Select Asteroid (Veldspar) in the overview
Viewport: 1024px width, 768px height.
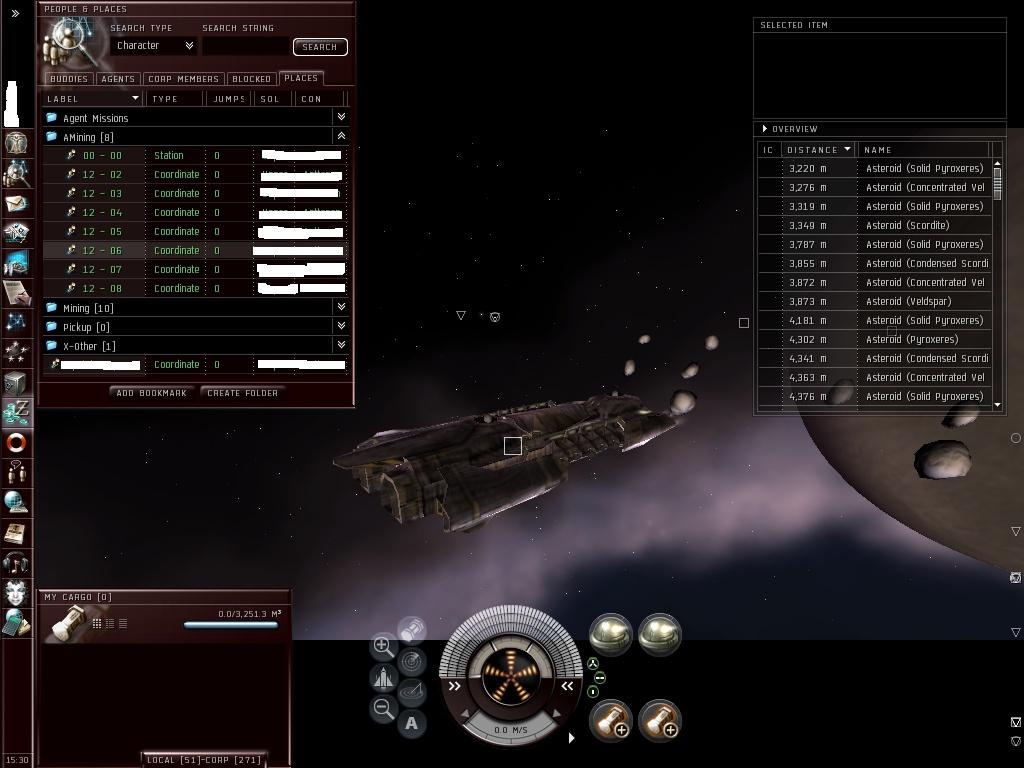908,301
